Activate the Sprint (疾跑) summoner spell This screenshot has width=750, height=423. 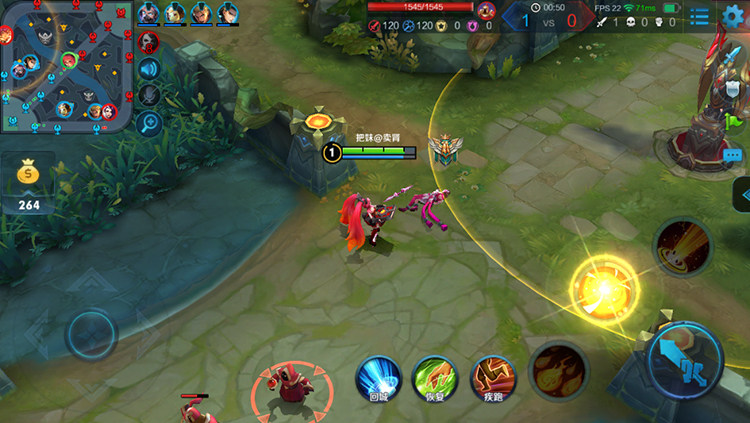(492, 377)
